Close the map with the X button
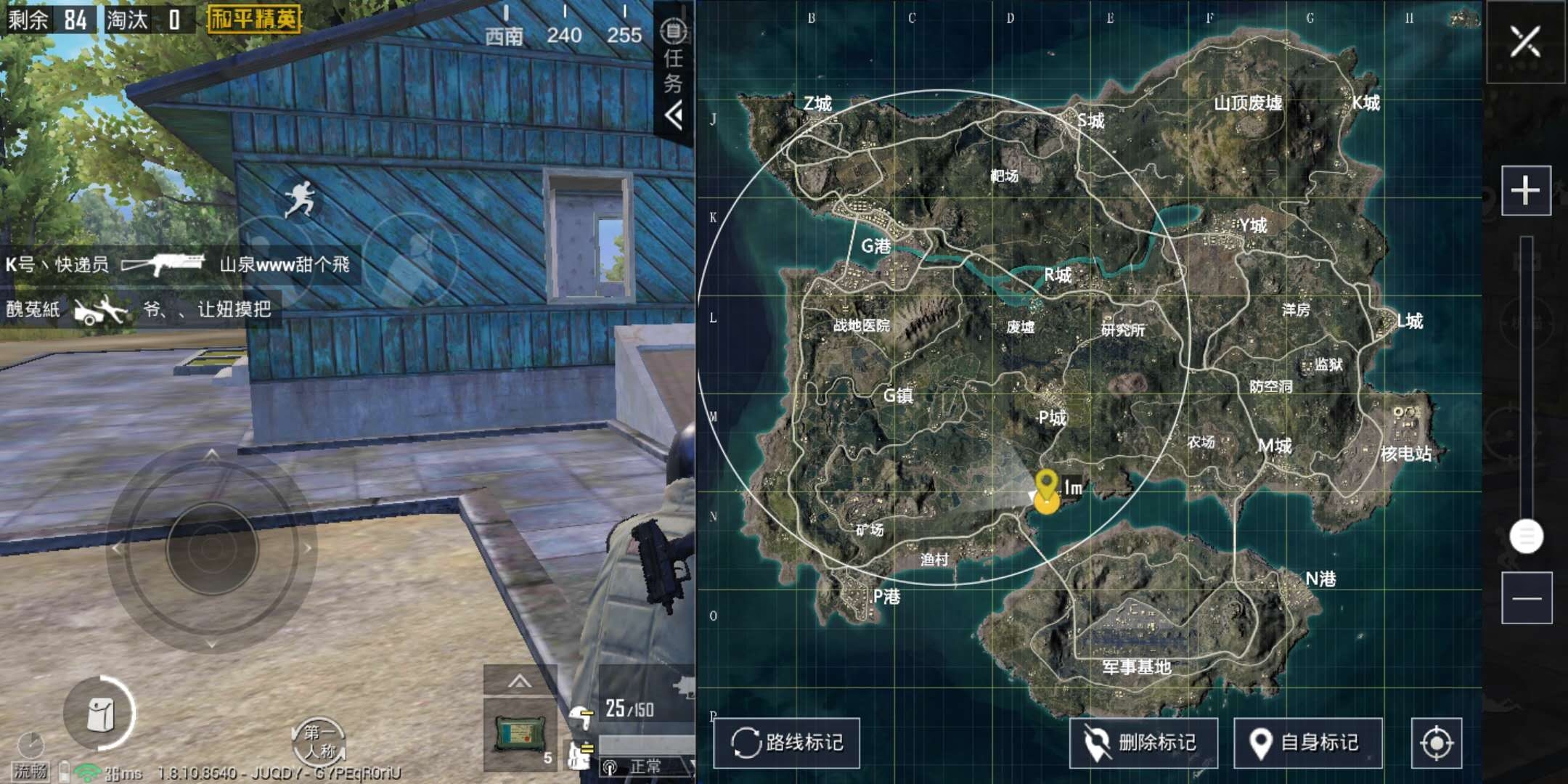The height and width of the screenshot is (784, 1568). click(1525, 41)
